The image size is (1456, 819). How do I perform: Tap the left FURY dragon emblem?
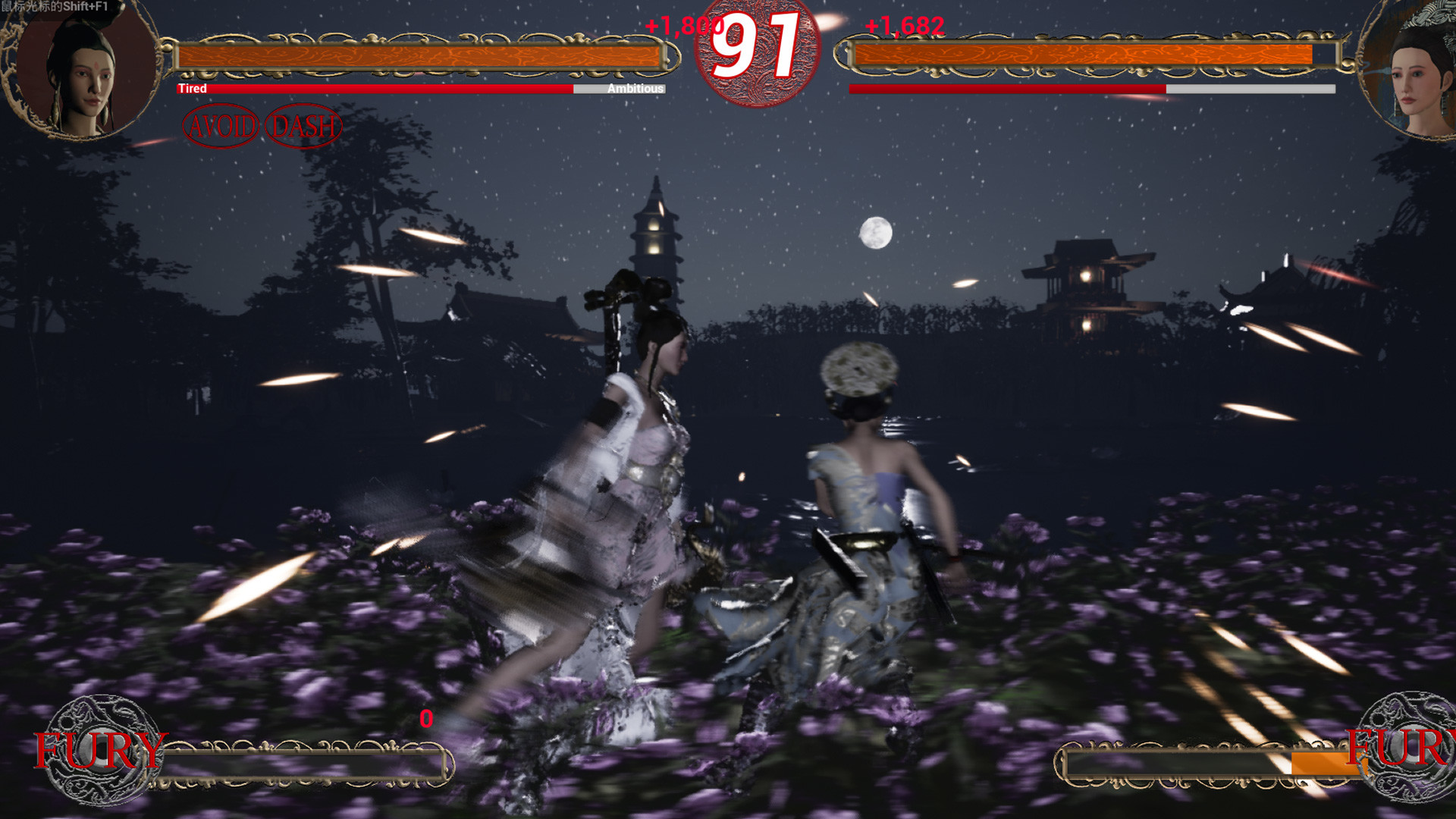(x=99, y=749)
